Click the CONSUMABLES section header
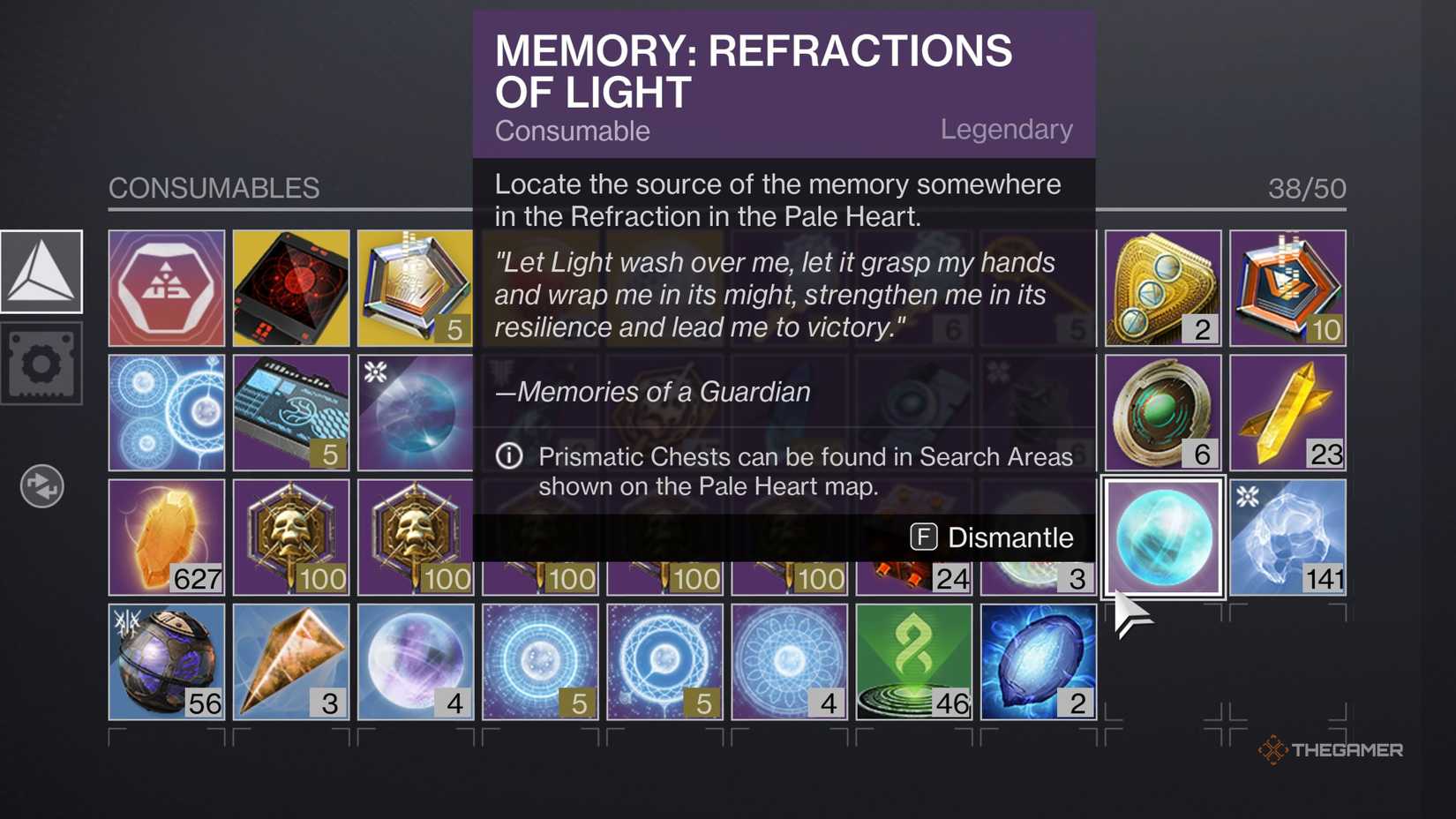Image resolution: width=1456 pixels, height=819 pixels. click(214, 188)
